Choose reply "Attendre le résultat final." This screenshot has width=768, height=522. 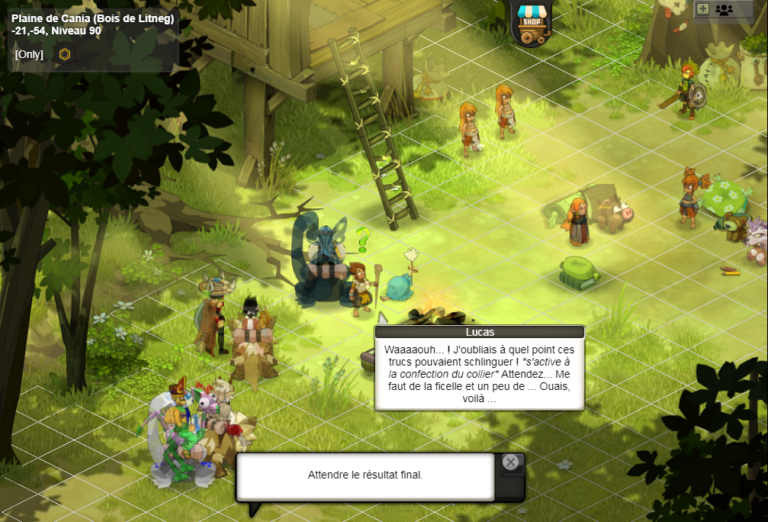[x=365, y=474]
